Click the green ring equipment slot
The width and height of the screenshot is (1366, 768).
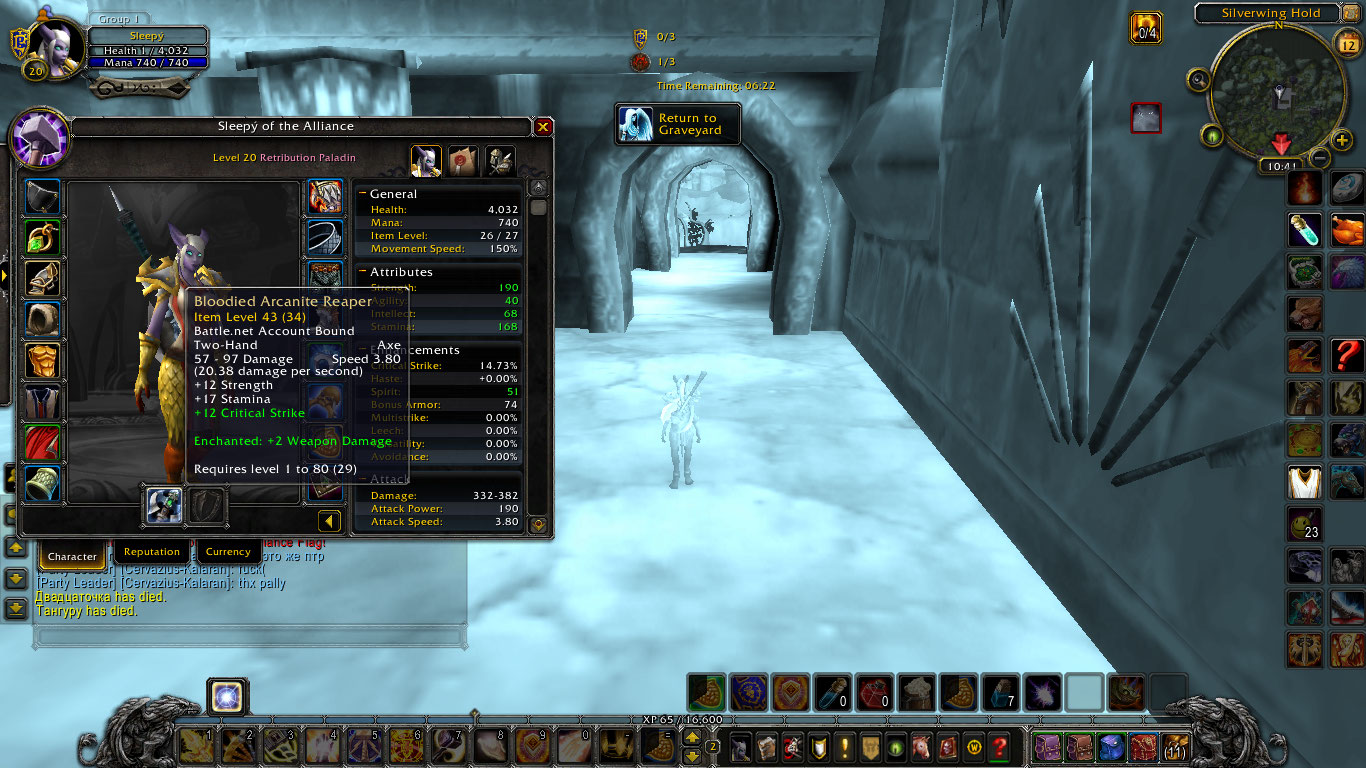coord(43,239)
